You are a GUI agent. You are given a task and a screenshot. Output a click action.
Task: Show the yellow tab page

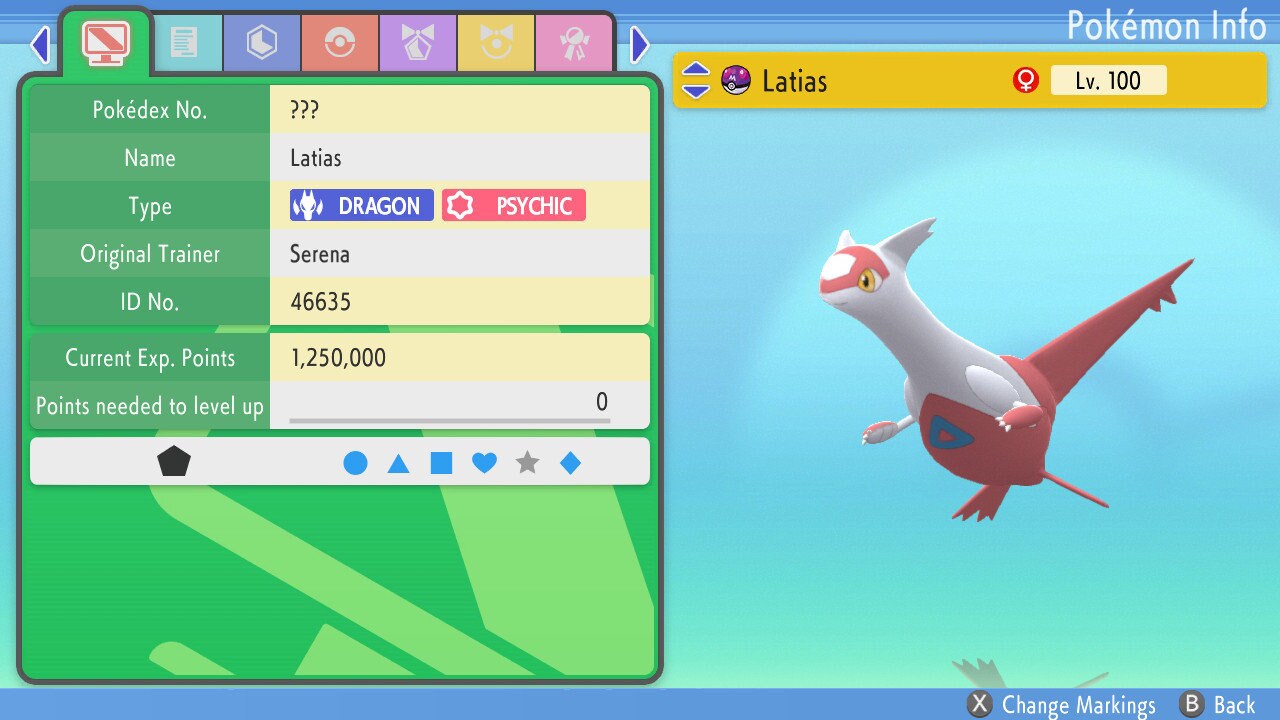(495, 43)
